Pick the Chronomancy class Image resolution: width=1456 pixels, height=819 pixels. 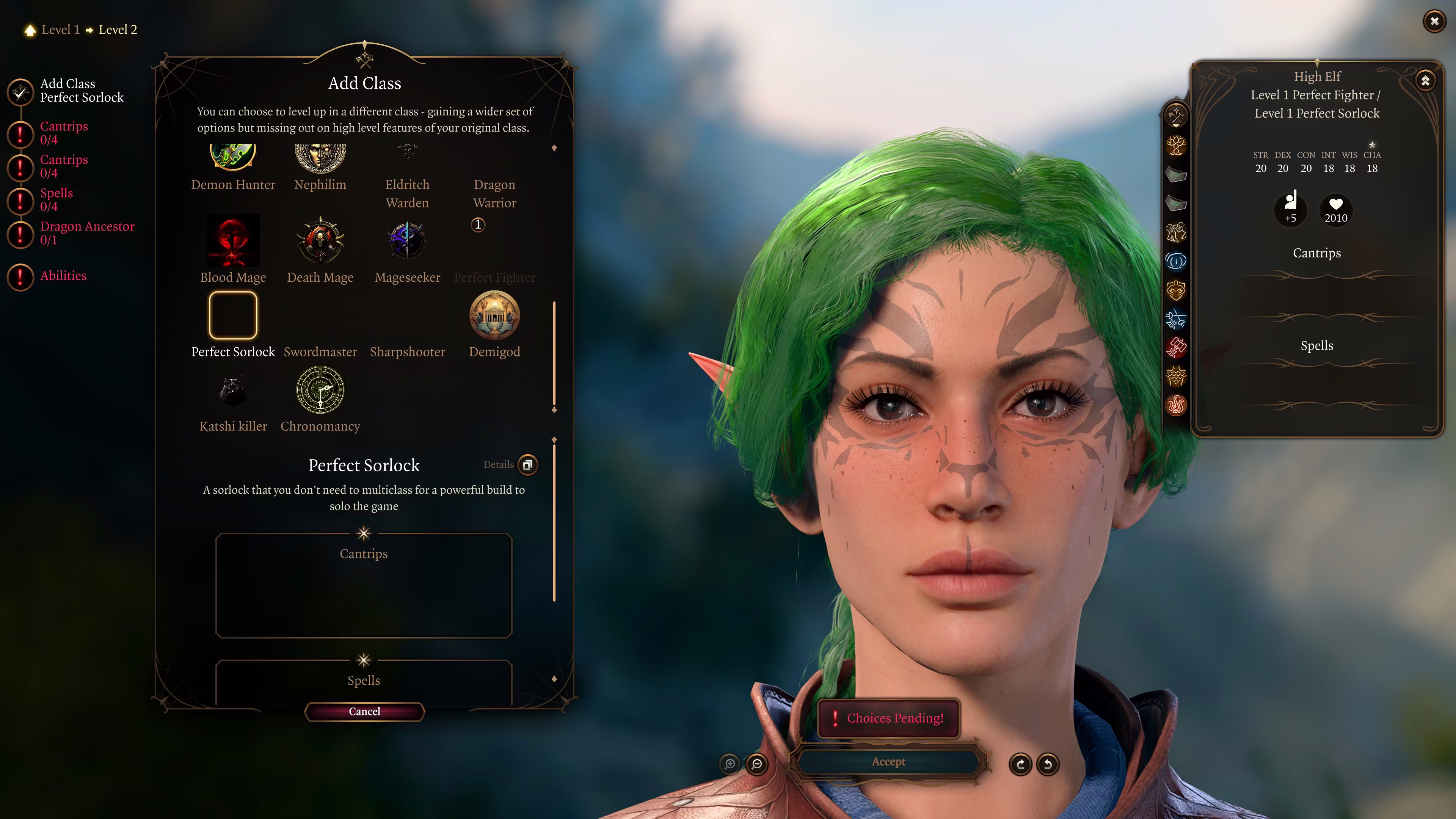(x=320, y=391)
